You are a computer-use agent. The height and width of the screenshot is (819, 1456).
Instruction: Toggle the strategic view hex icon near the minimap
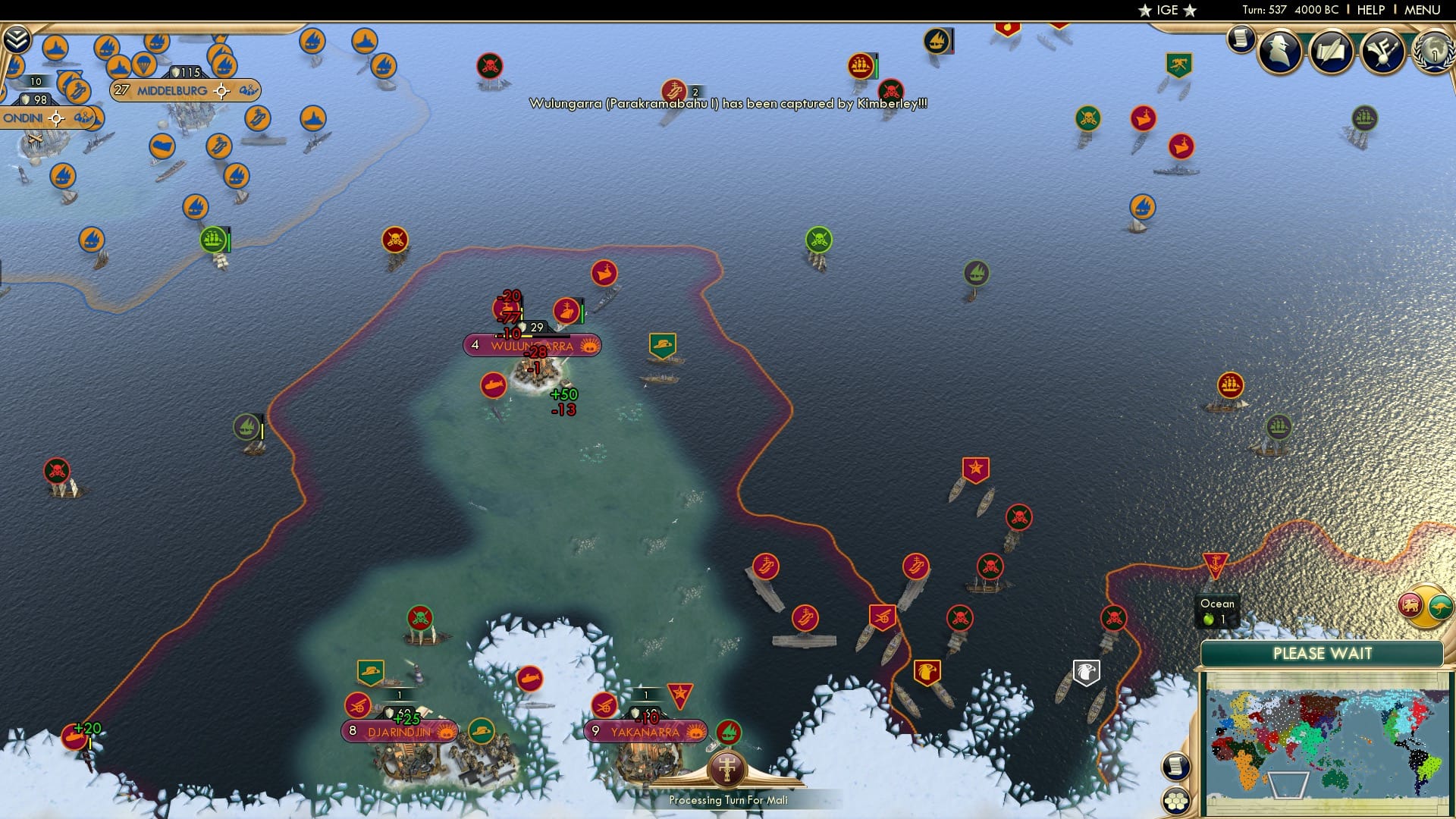click(1175, 799)
